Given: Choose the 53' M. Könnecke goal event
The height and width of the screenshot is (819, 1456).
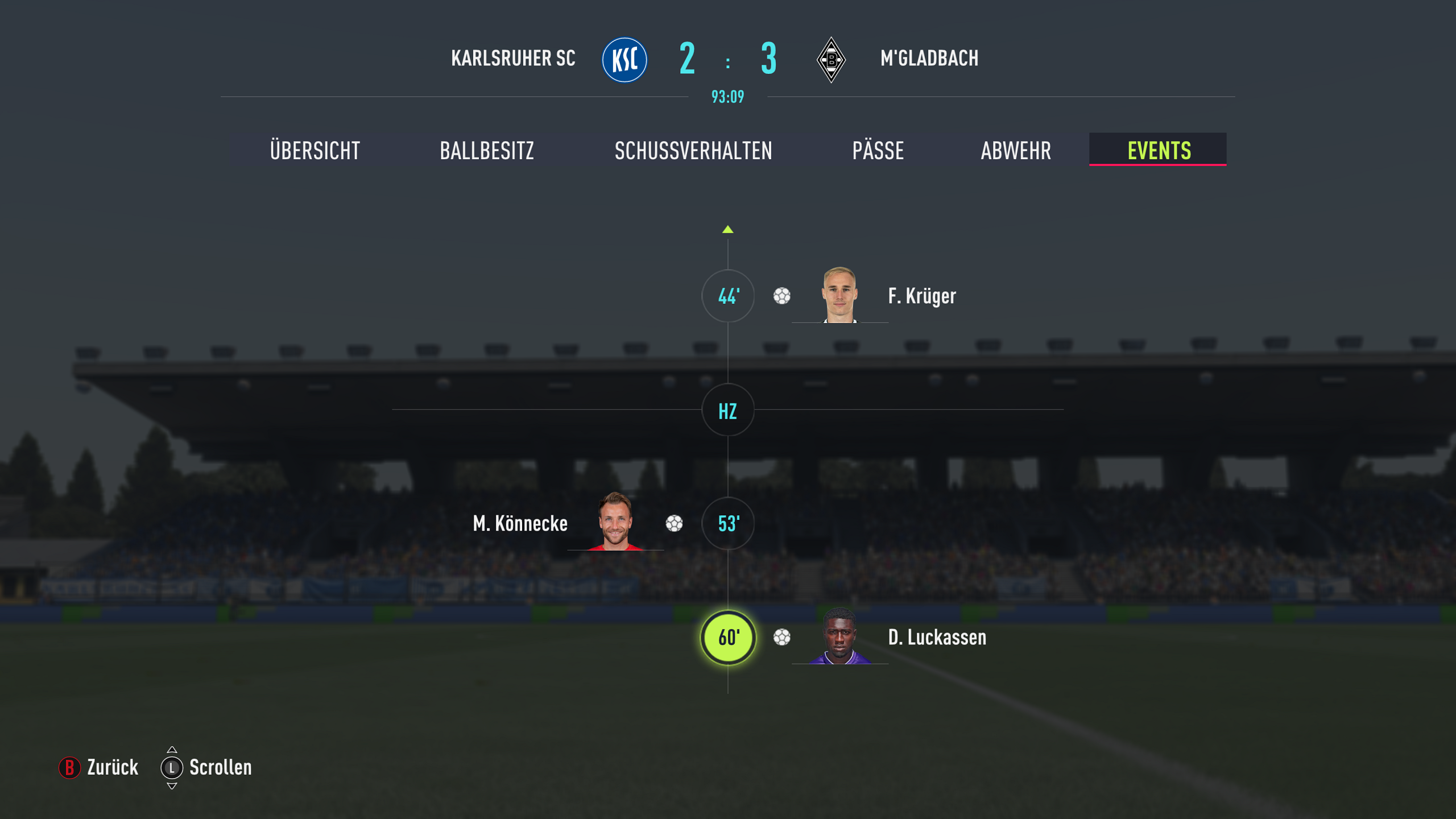Looking at the screenshot, I should click(x=728, y=524).
